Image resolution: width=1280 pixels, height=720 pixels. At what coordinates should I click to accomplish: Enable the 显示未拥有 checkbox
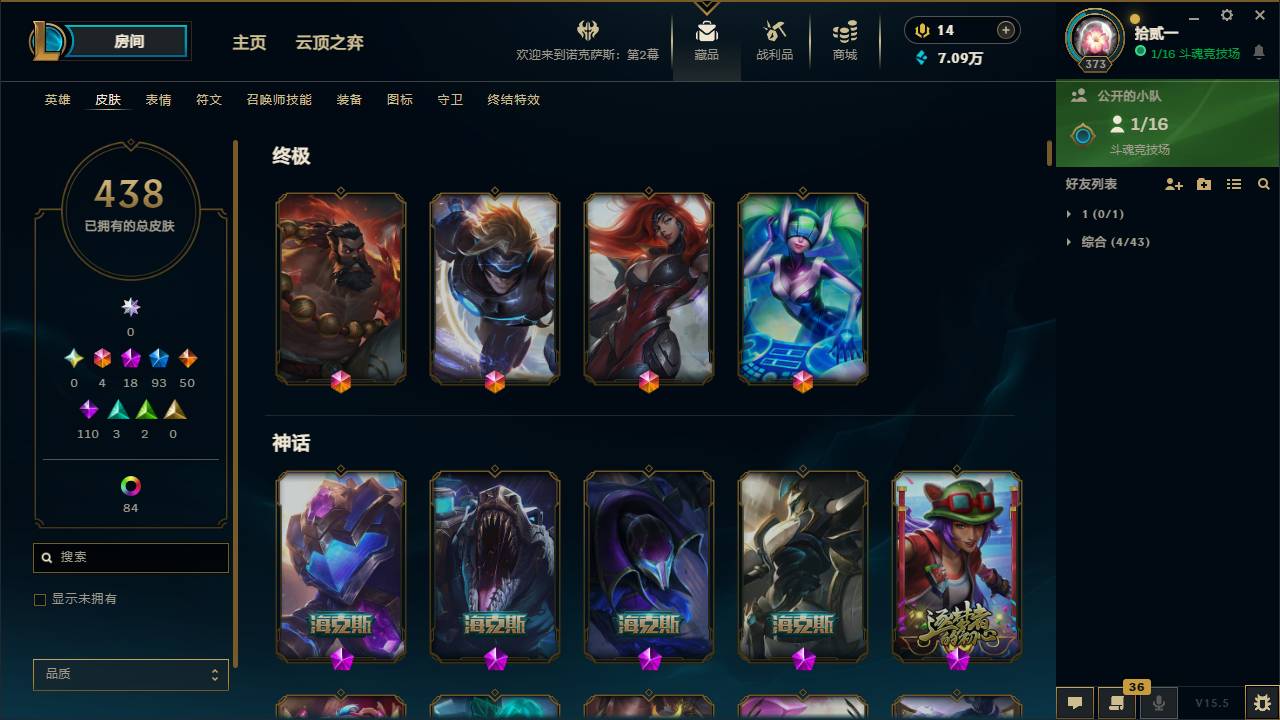click(x=40, y=599)
